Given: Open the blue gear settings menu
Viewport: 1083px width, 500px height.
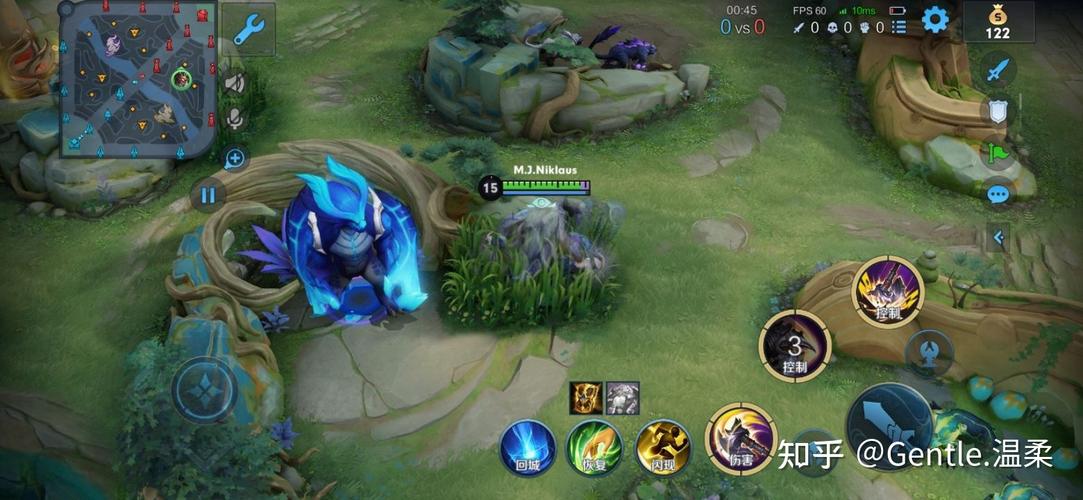Looking at the screenshot, I should click(935, 19).
